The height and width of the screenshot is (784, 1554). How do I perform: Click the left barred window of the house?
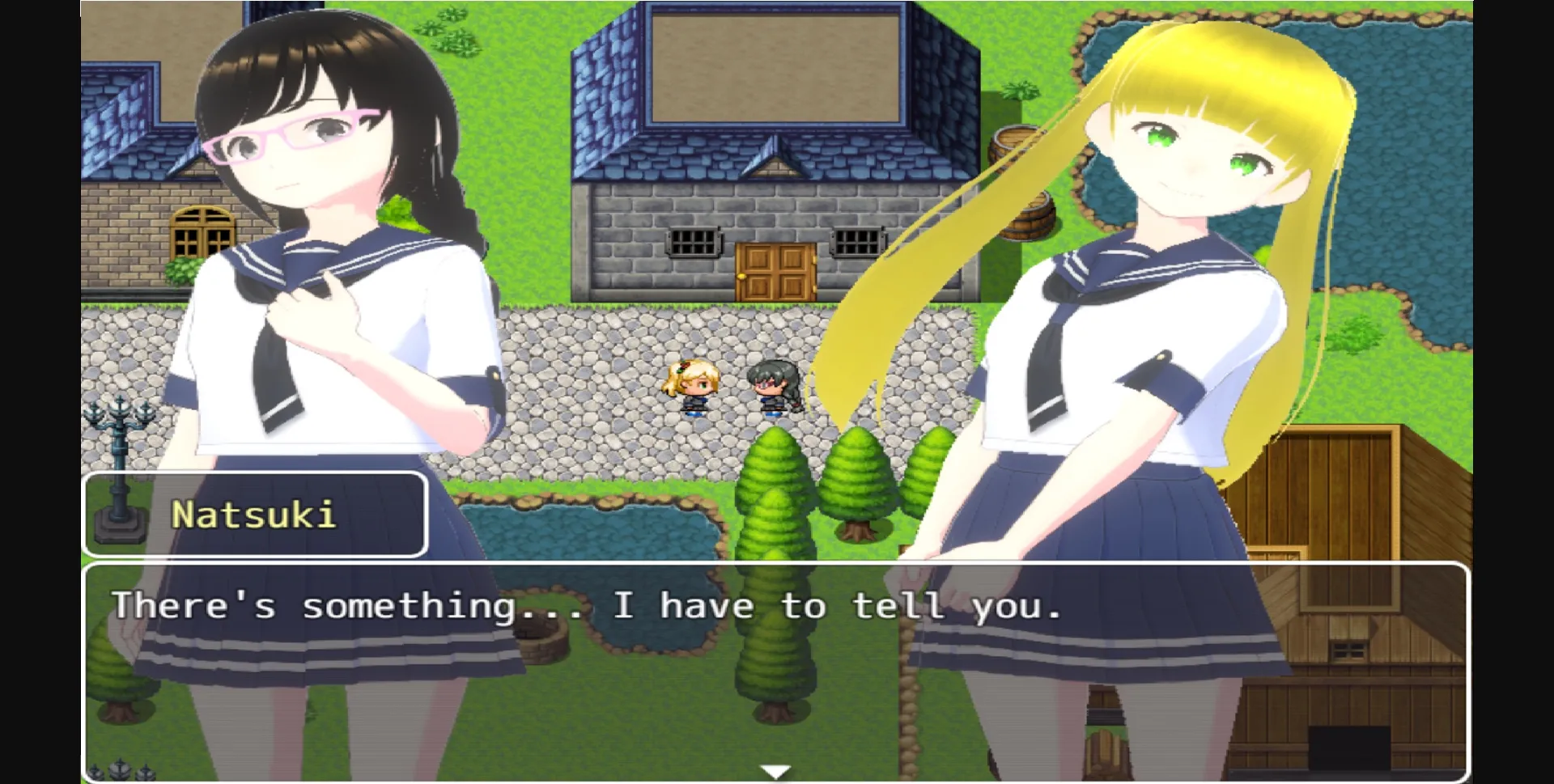pos(694,240)
